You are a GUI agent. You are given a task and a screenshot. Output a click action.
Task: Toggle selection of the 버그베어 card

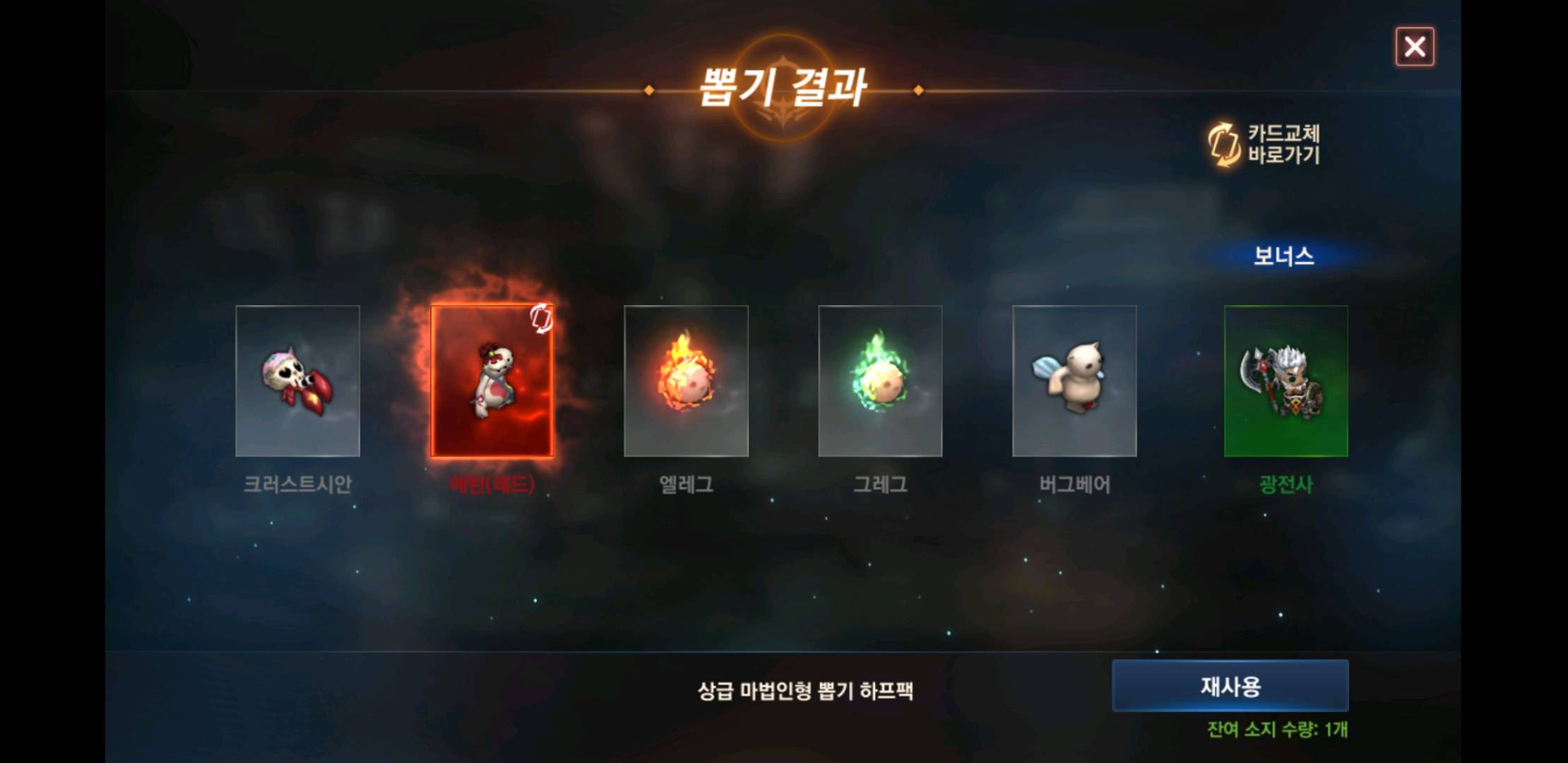pyautogui.click(x=1074, y=381)
